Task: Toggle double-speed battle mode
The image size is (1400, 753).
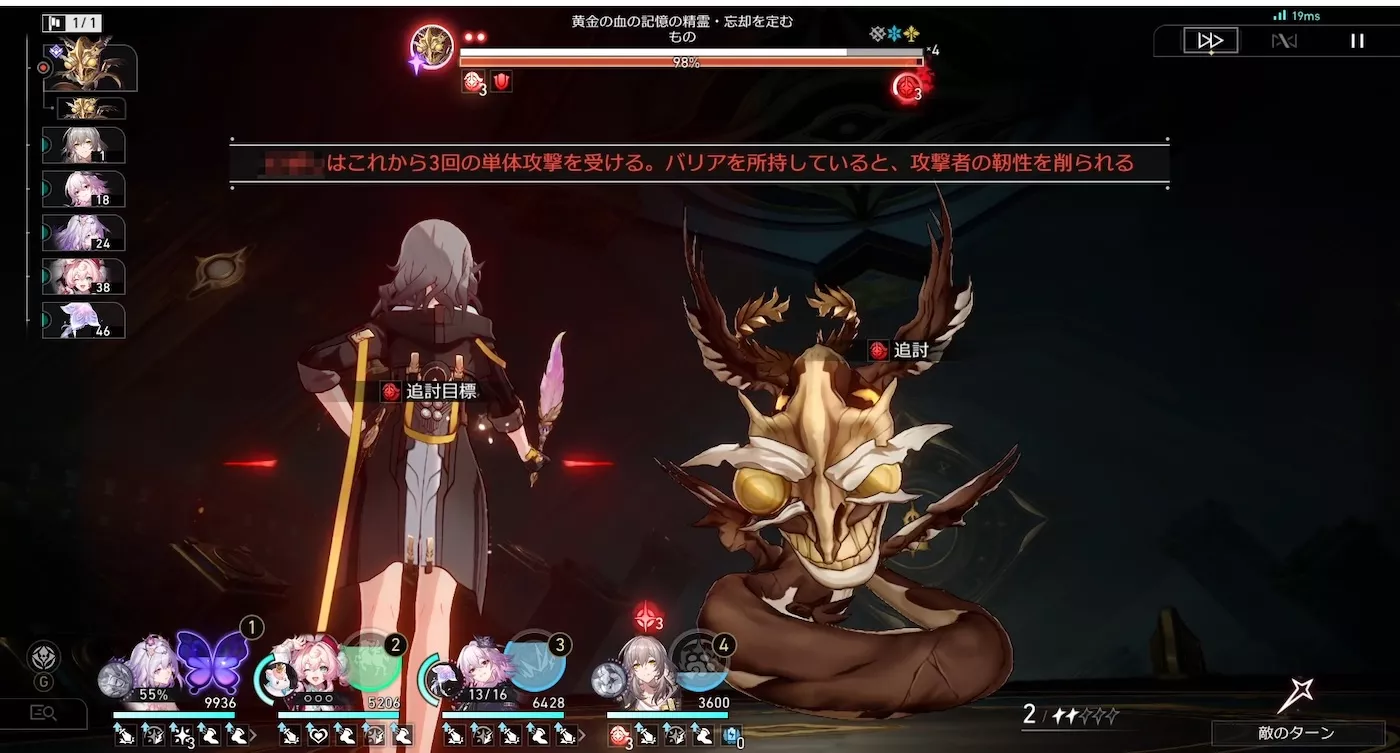Action: pos(1209,40)
